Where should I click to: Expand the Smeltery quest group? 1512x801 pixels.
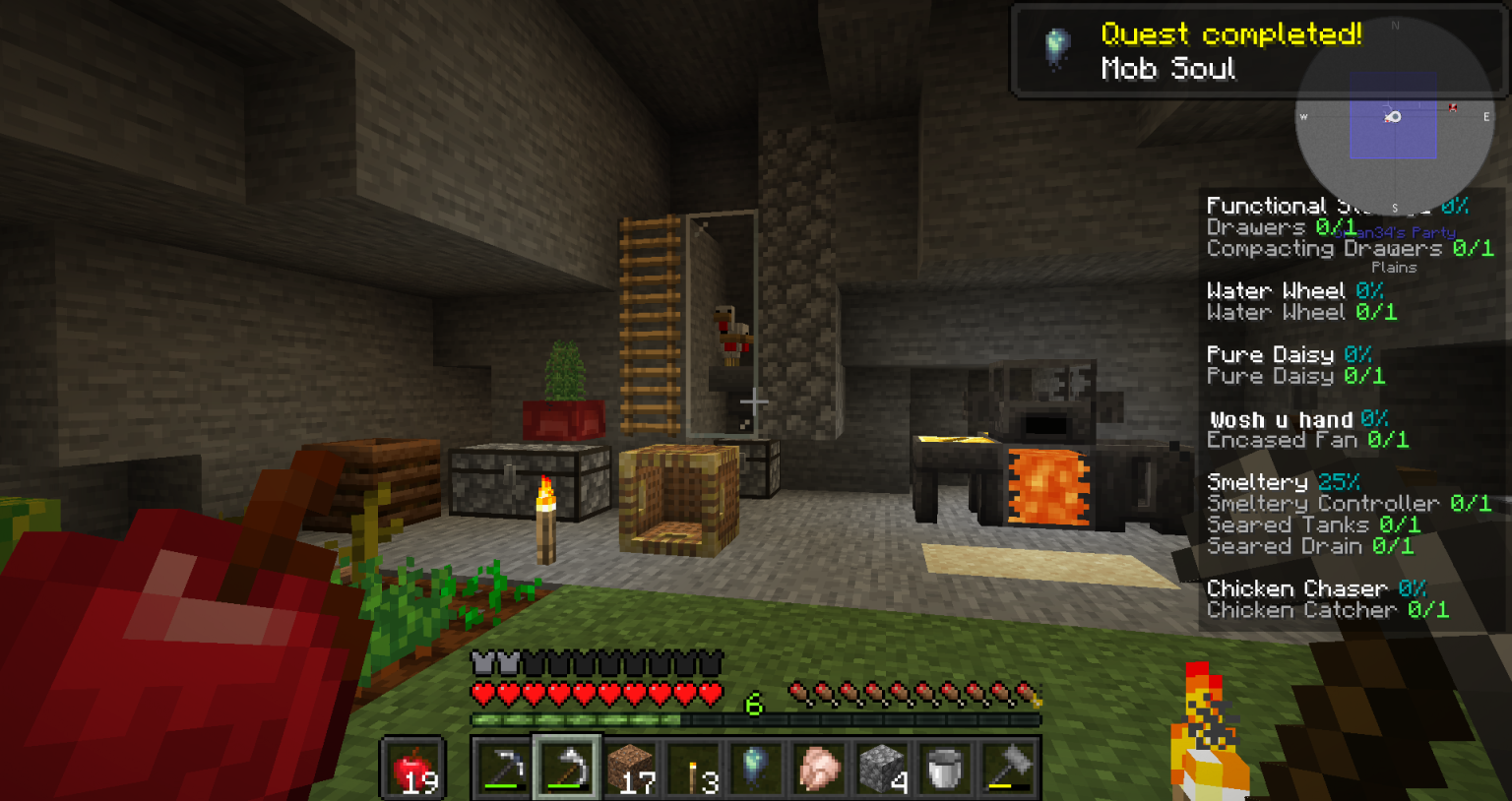tap(1260, 481)
